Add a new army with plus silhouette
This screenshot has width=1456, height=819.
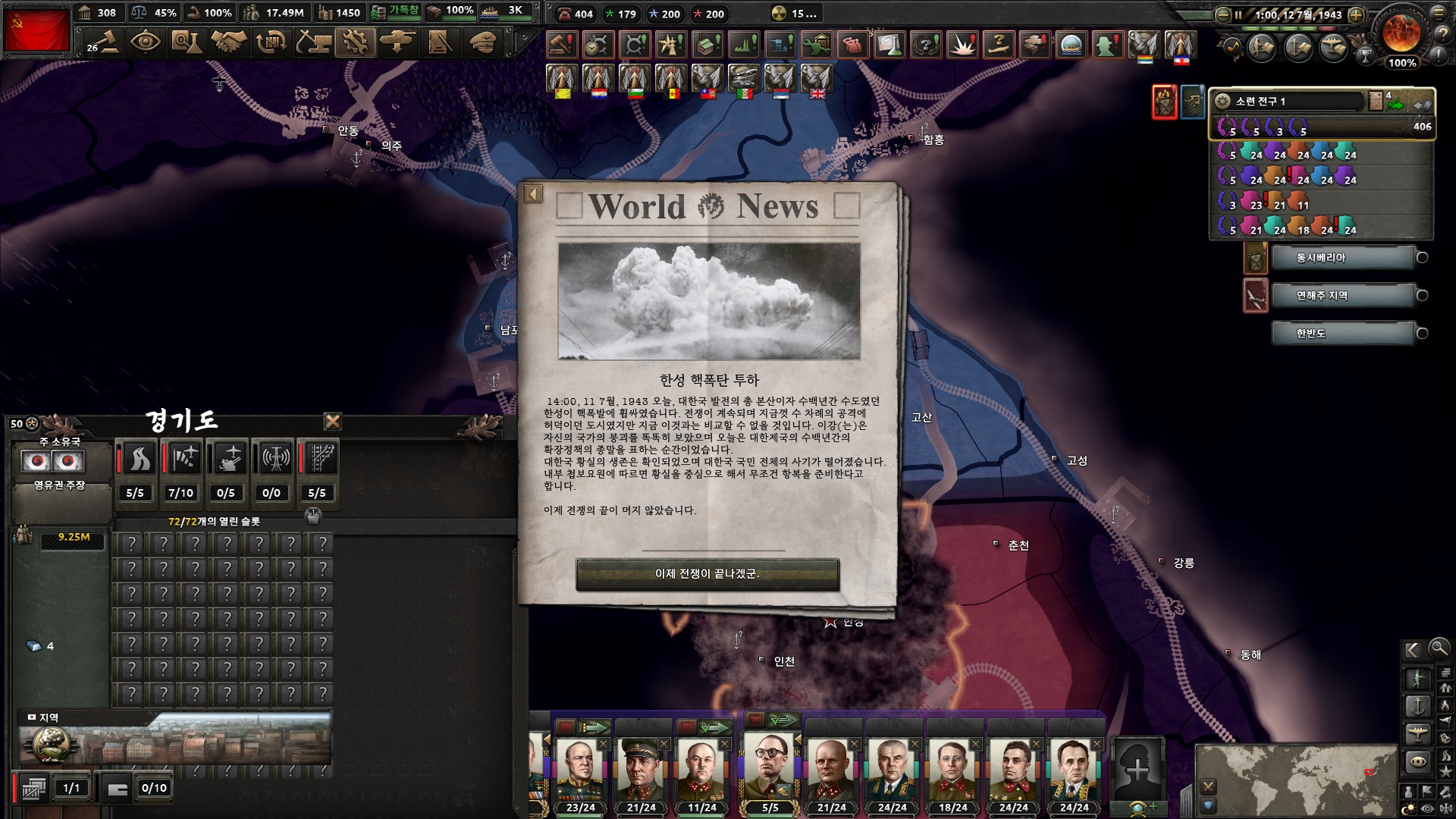1137,769
